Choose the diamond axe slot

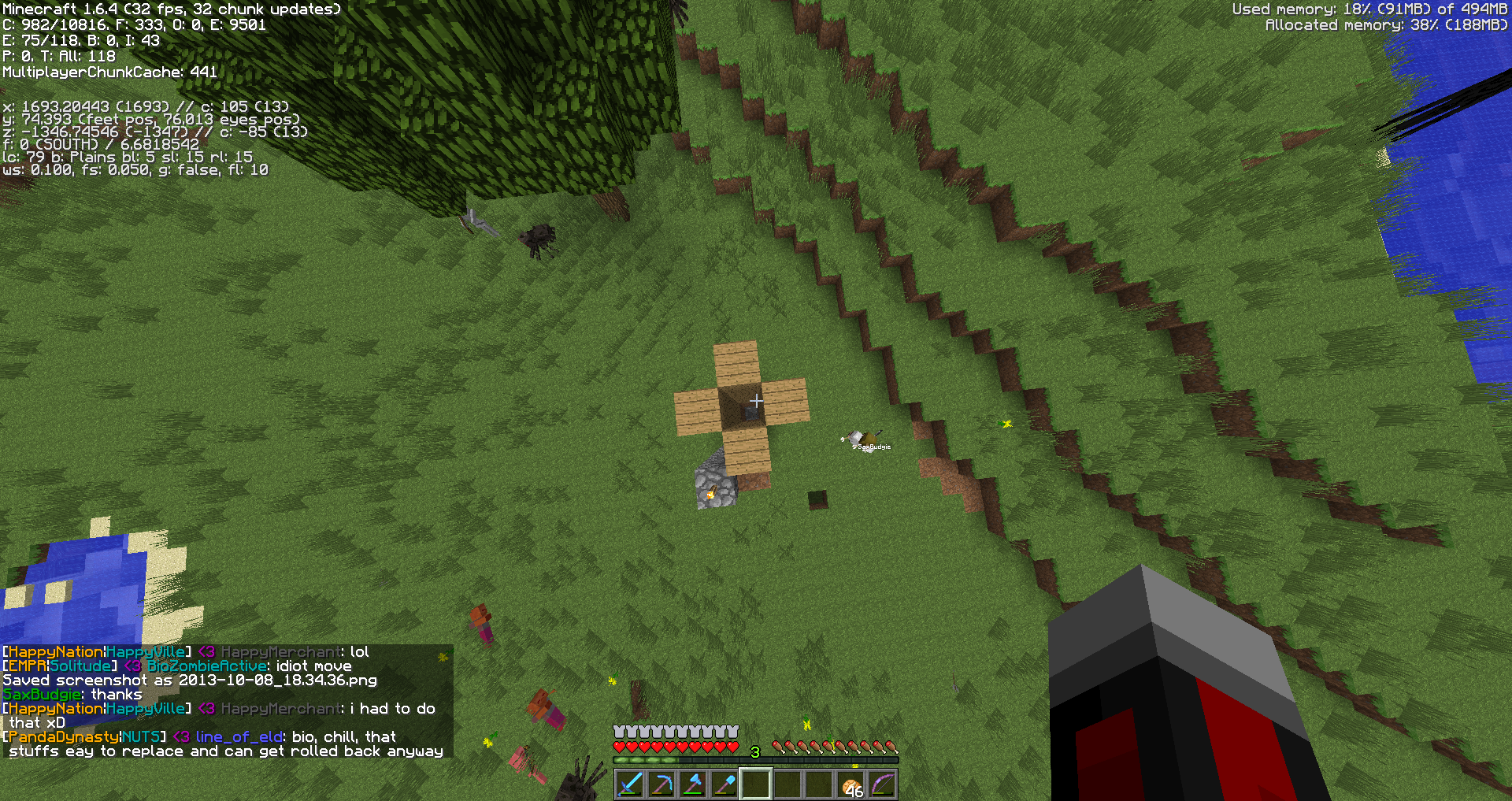tap(693, 784)
